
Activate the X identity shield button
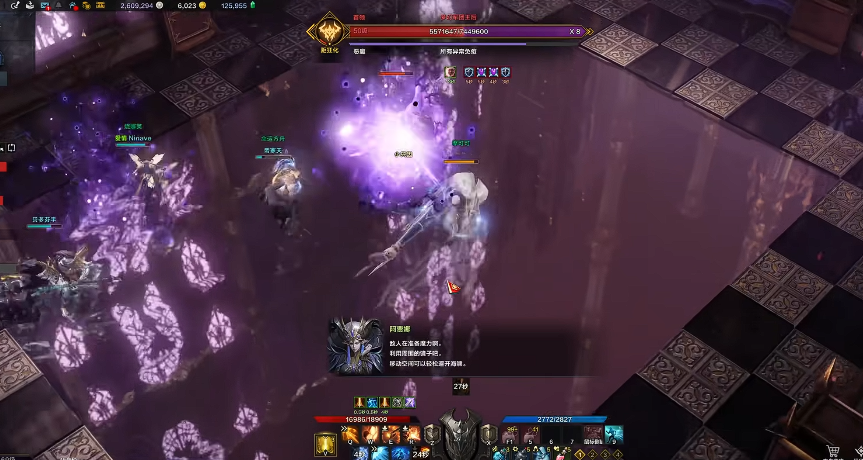pos(489,435)
